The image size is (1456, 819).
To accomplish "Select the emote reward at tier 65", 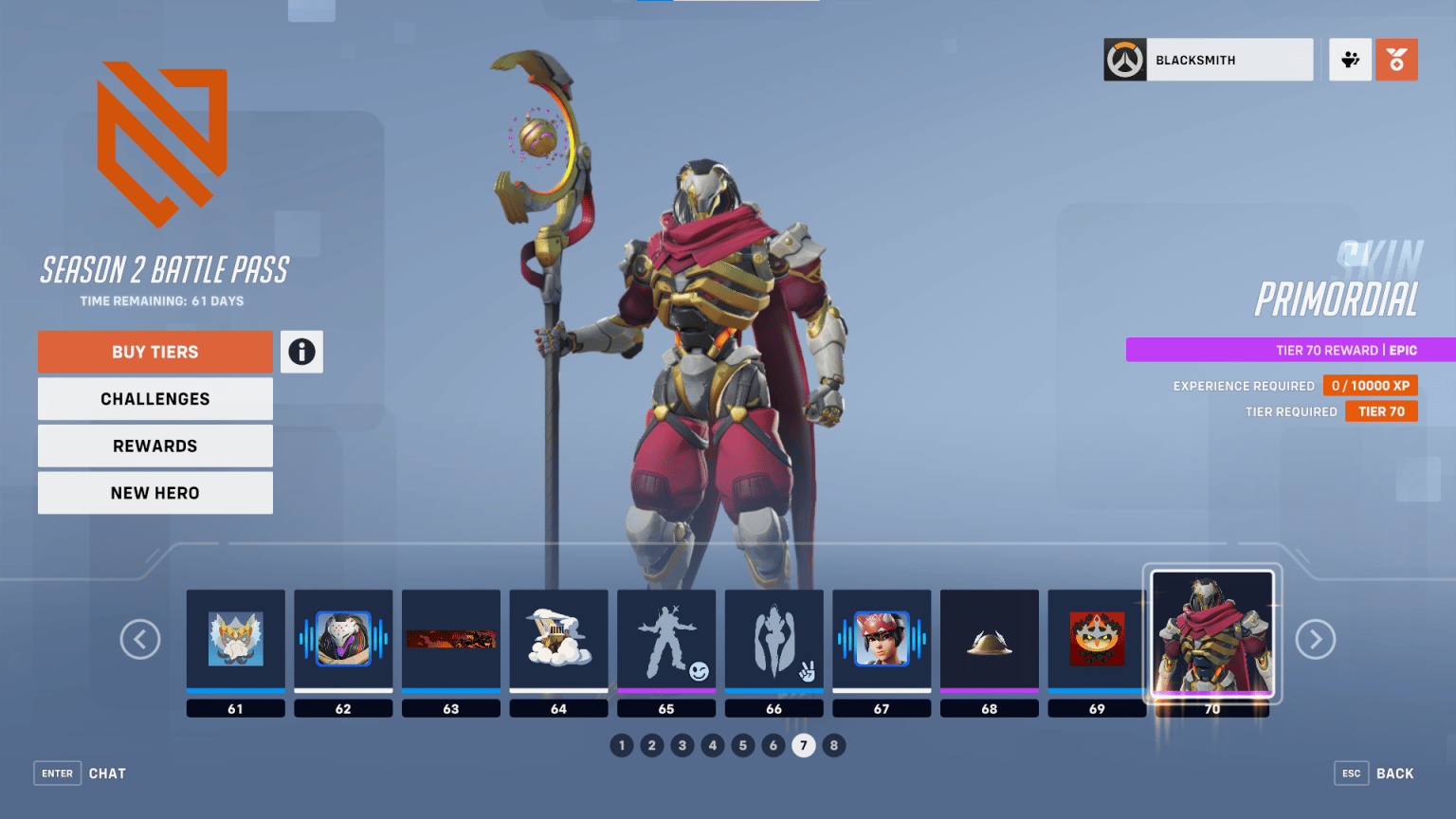I will [666, 637].
